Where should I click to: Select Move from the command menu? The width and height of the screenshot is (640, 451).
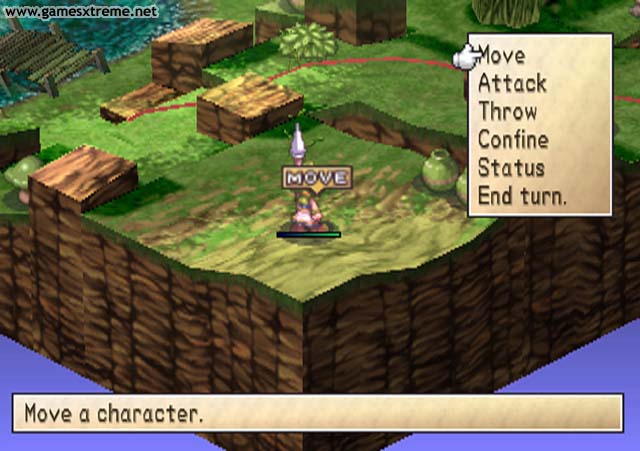pos(503,54)
